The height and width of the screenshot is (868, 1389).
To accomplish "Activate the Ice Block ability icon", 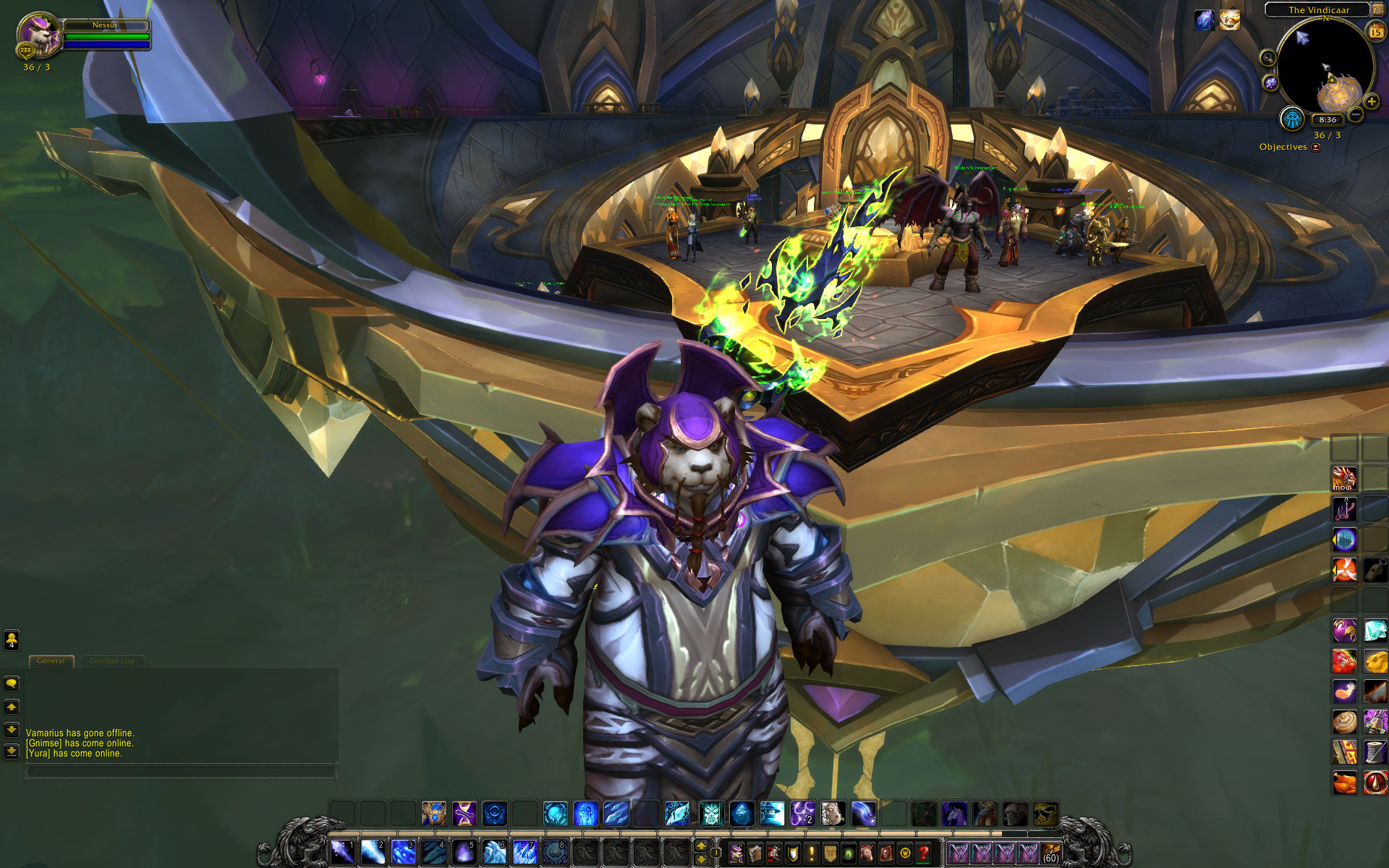I will pyautogui.click(x=742, y=814).
